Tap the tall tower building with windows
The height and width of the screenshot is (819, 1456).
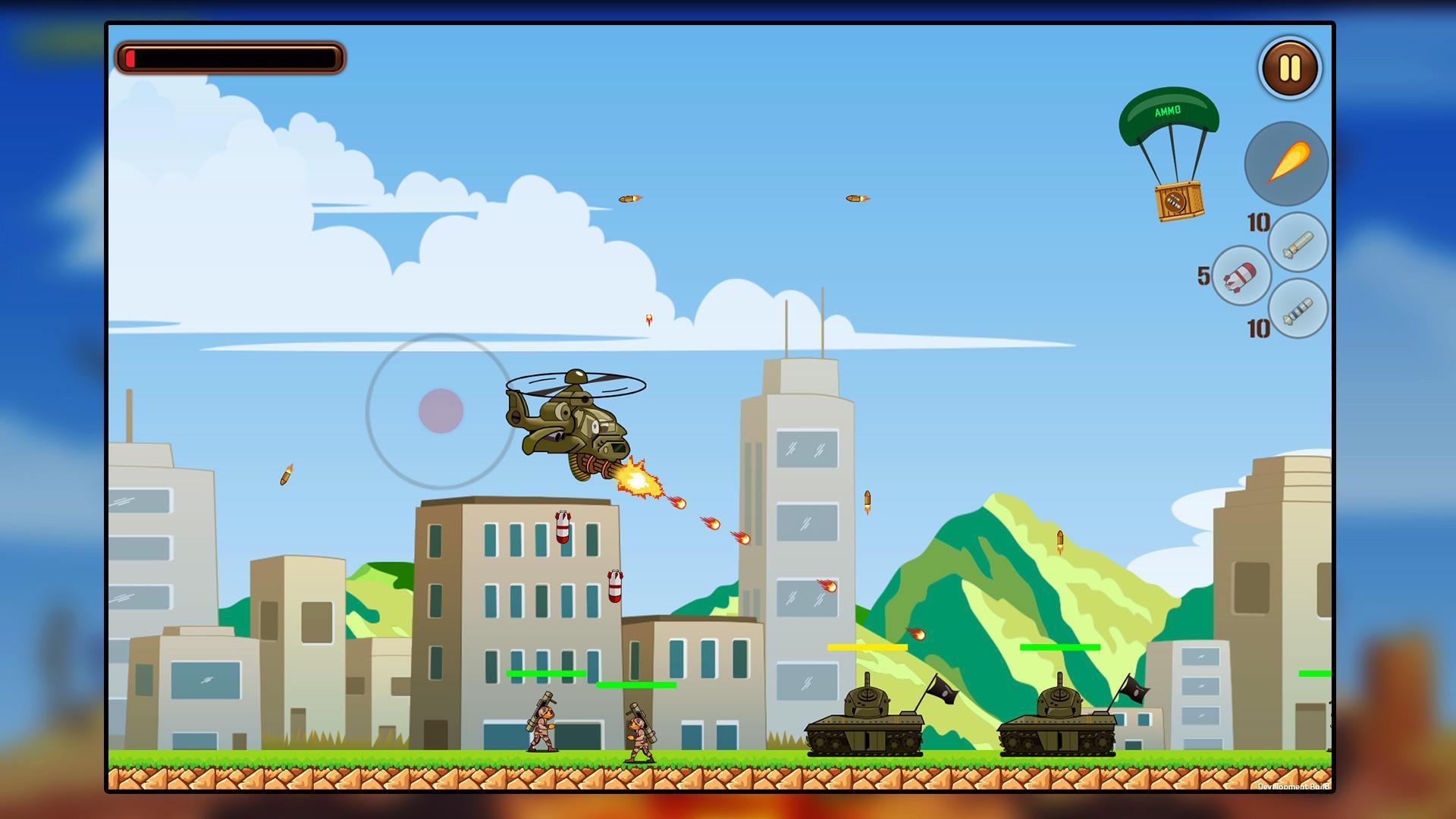[x=804, y=531]
